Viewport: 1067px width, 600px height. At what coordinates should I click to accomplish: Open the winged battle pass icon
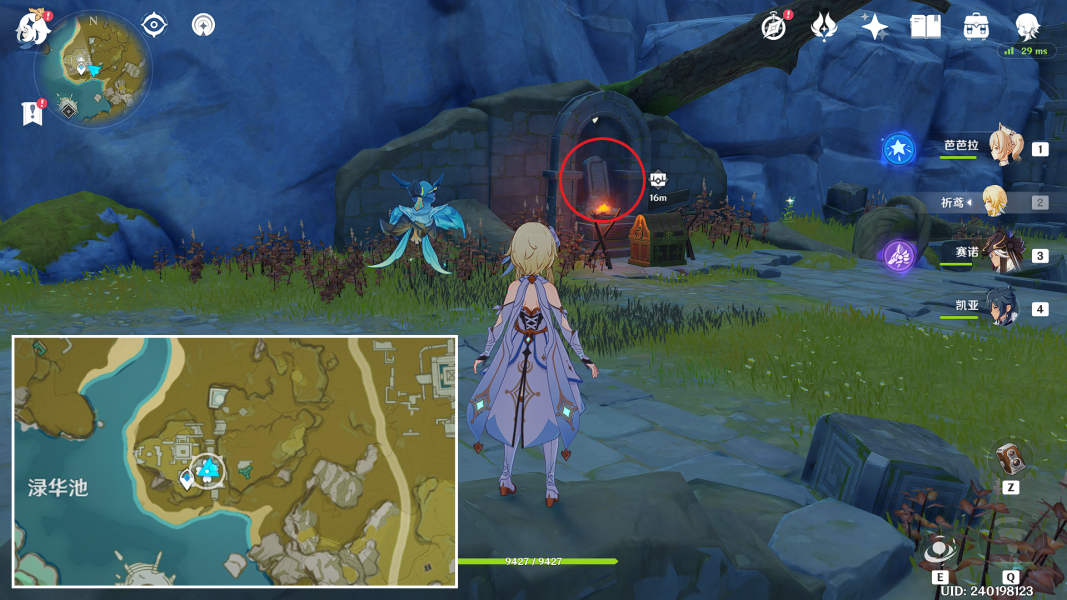pyautogui.click(x=824, y=26)
